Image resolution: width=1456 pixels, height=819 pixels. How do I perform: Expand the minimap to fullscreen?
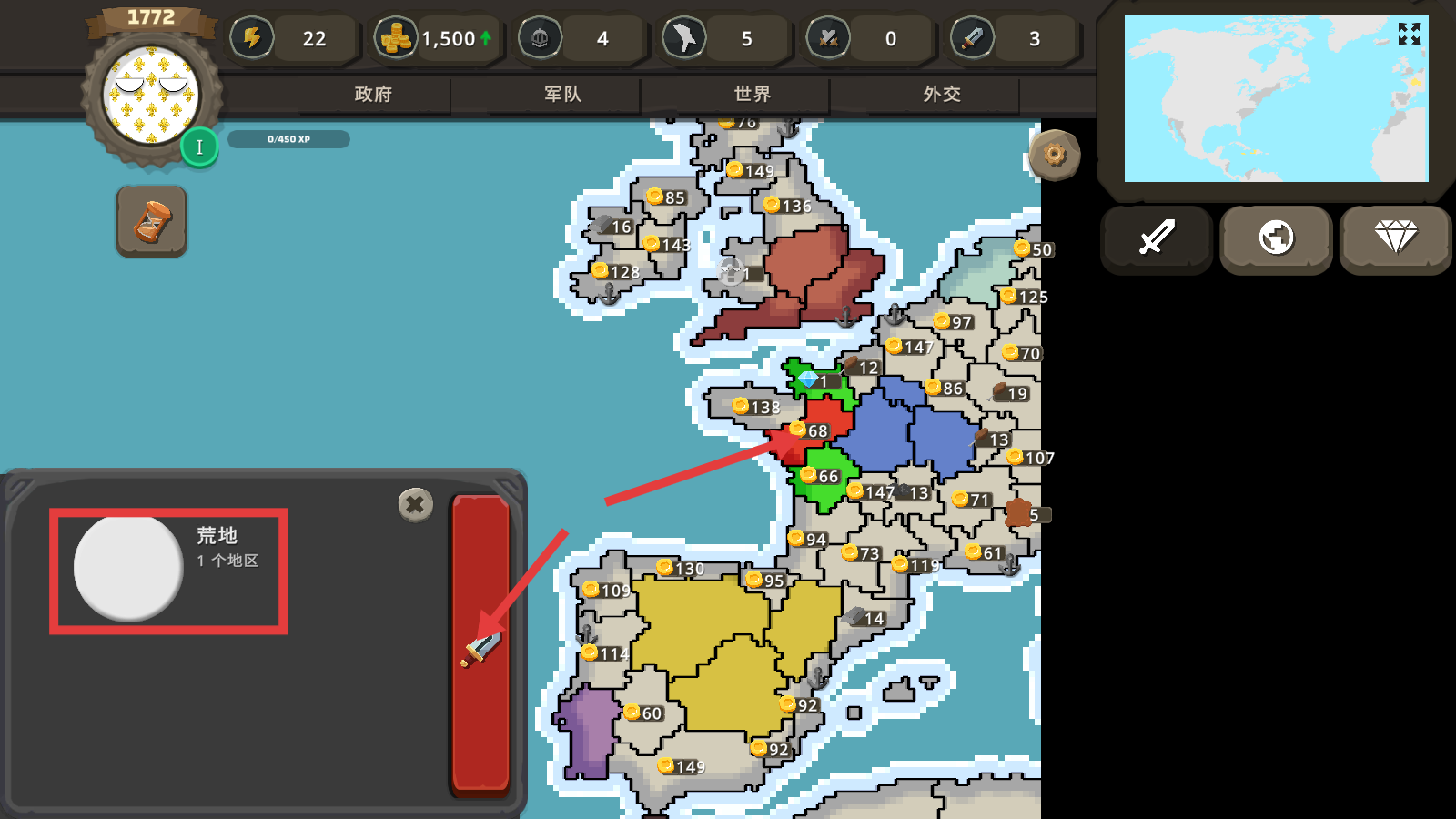[1409, 35]
